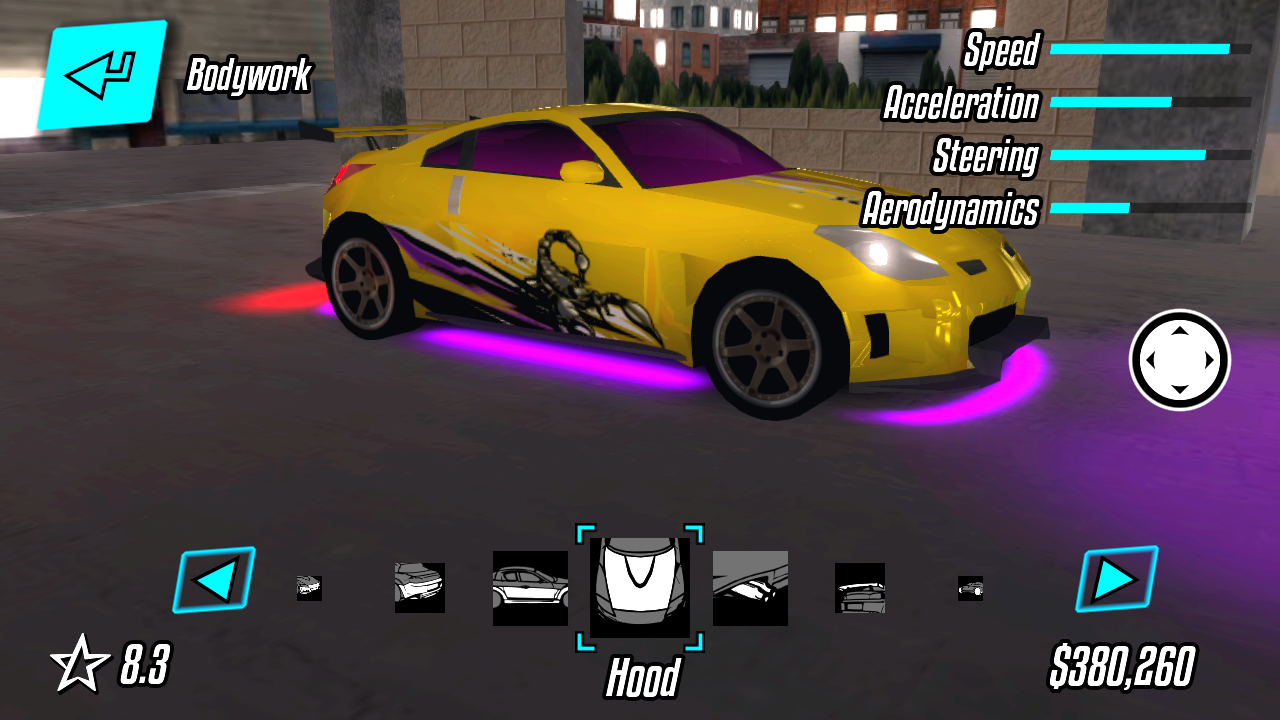Click the Hood label below the carousel
Viewport: 1280px width, 720px height.
tap(644, 676)
